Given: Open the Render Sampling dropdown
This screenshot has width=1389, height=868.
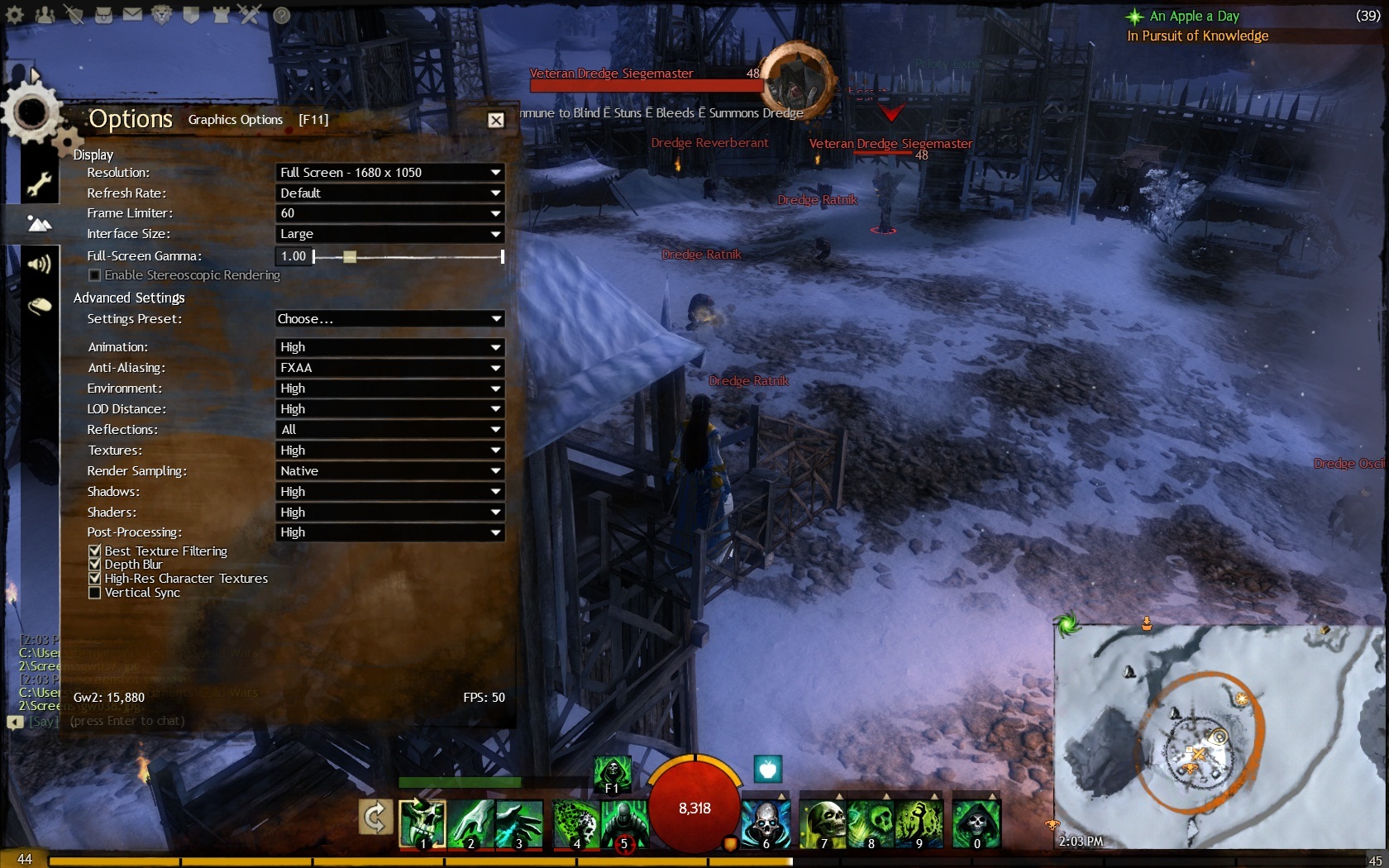Looking at the screenshot, I should 389,471.
